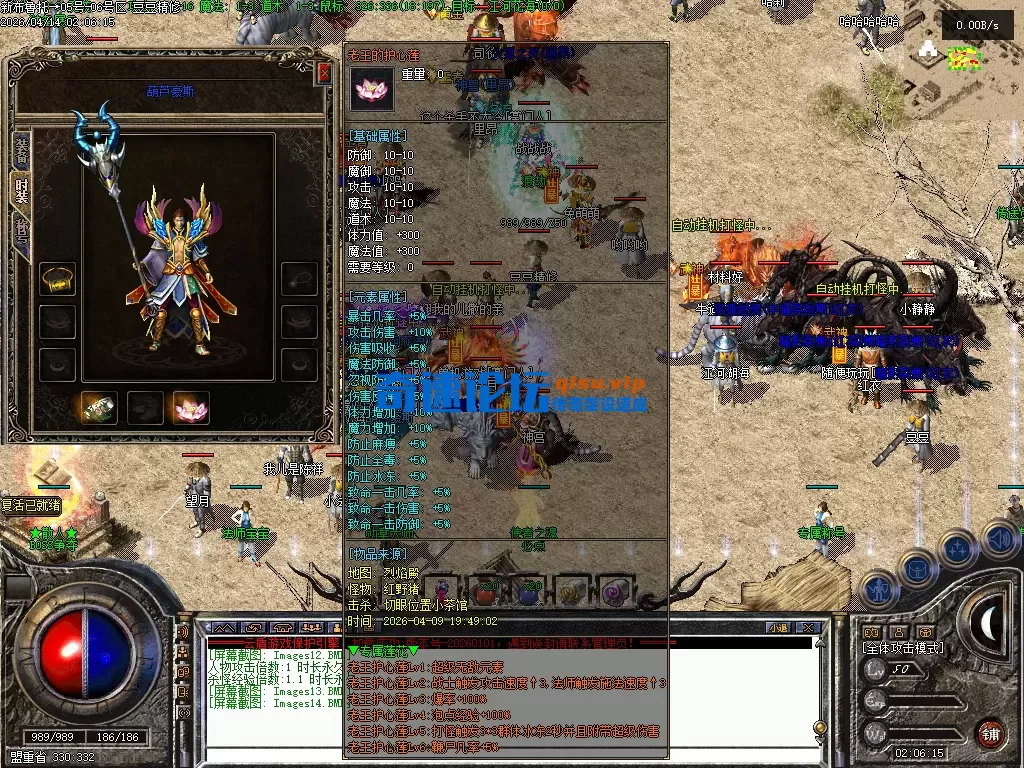Switch to the 装备 equipment tab

click(20, 149)
